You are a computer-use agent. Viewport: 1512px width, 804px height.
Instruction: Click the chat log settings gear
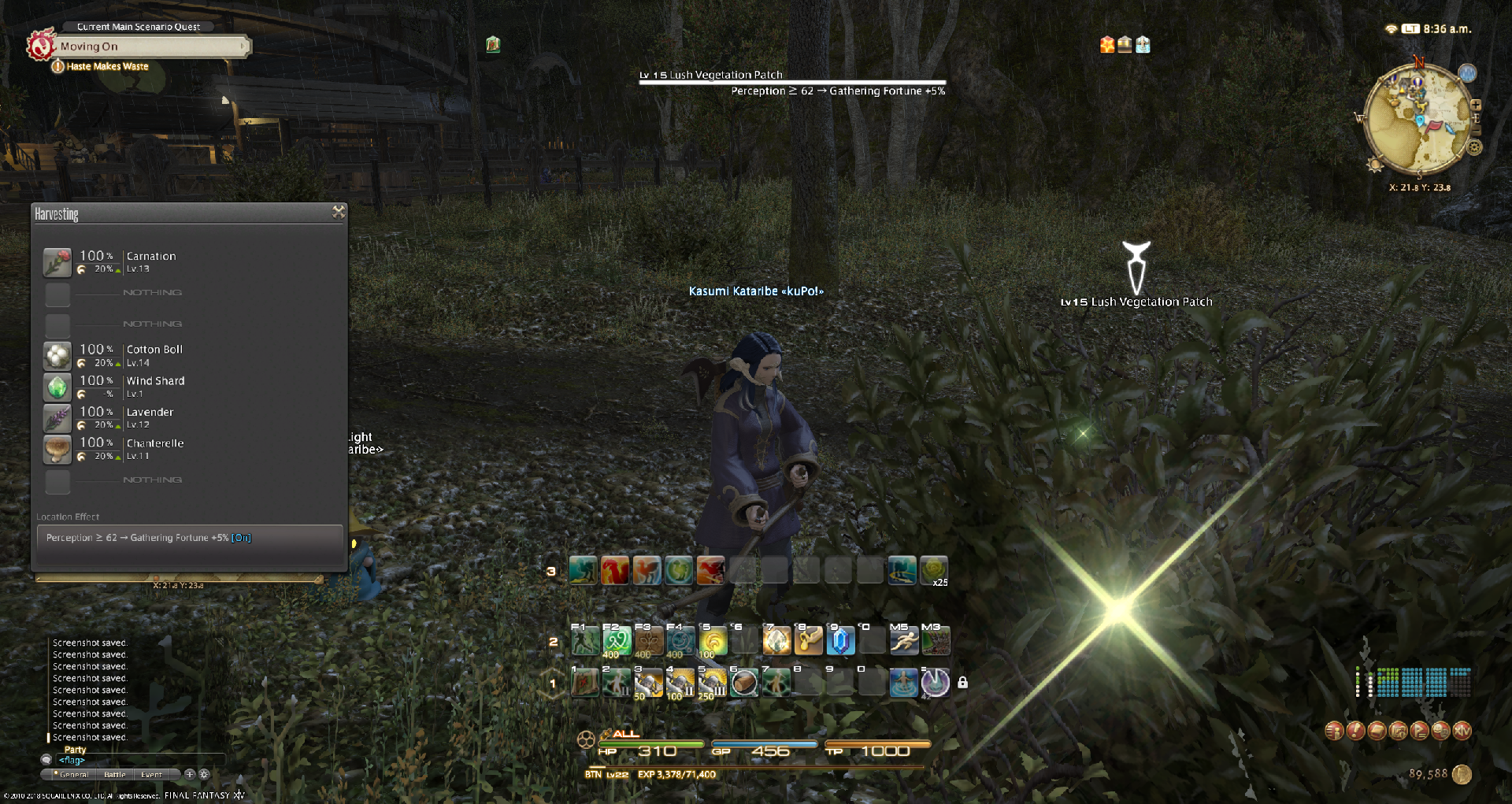205,774
